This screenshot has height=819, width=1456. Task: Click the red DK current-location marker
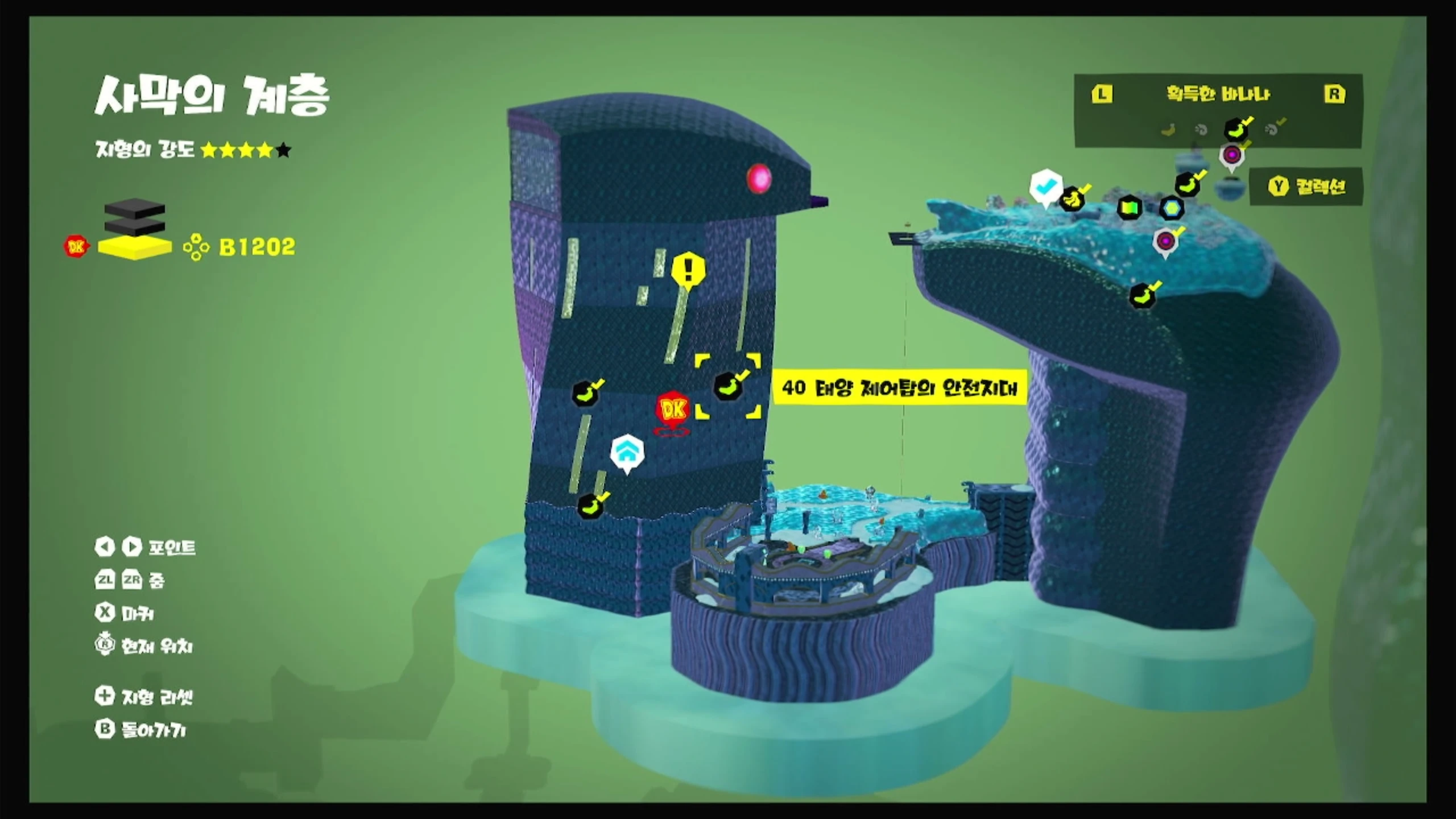[x=673, y=409]
